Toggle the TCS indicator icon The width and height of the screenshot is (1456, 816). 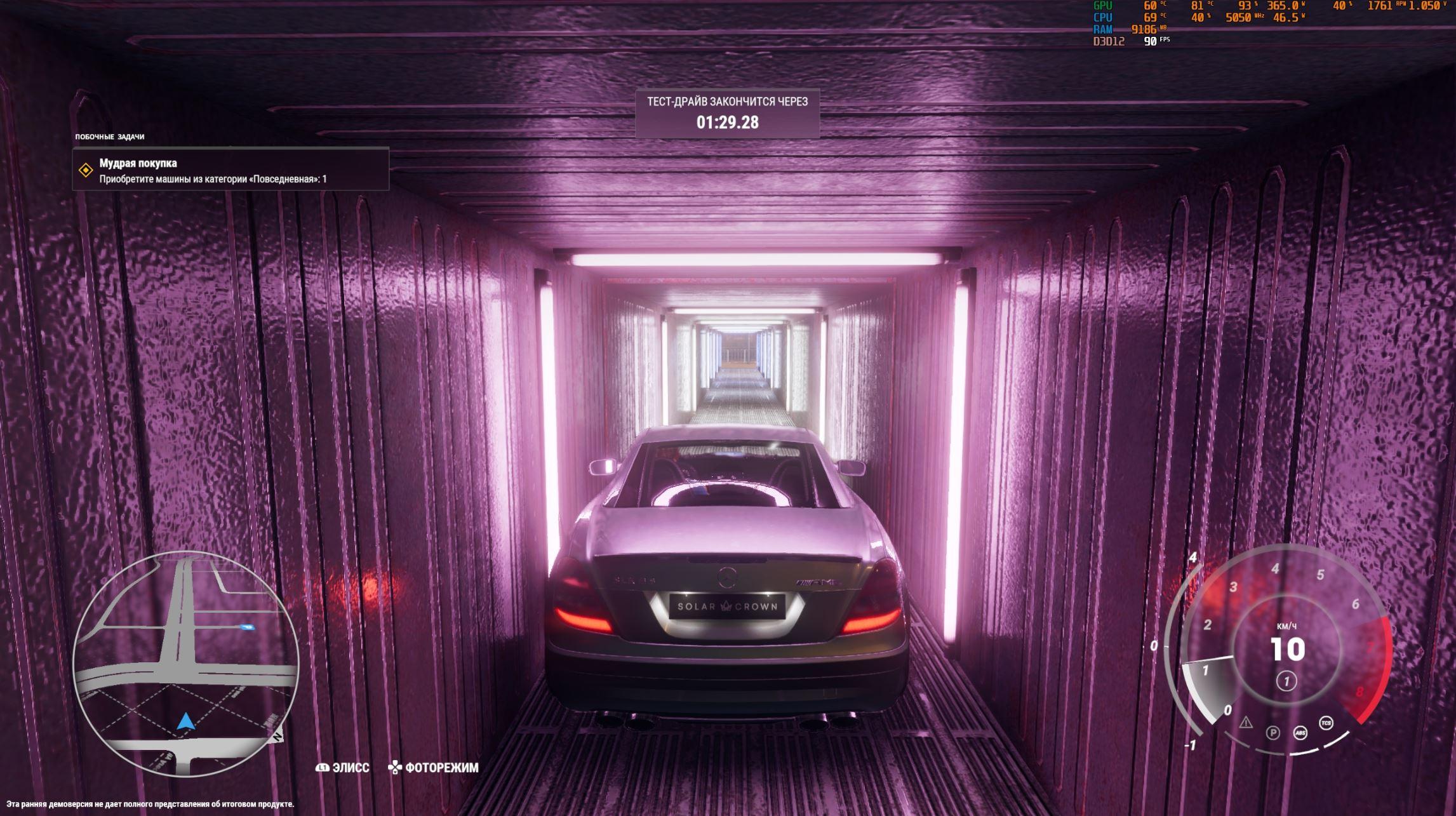(1326, 723)
